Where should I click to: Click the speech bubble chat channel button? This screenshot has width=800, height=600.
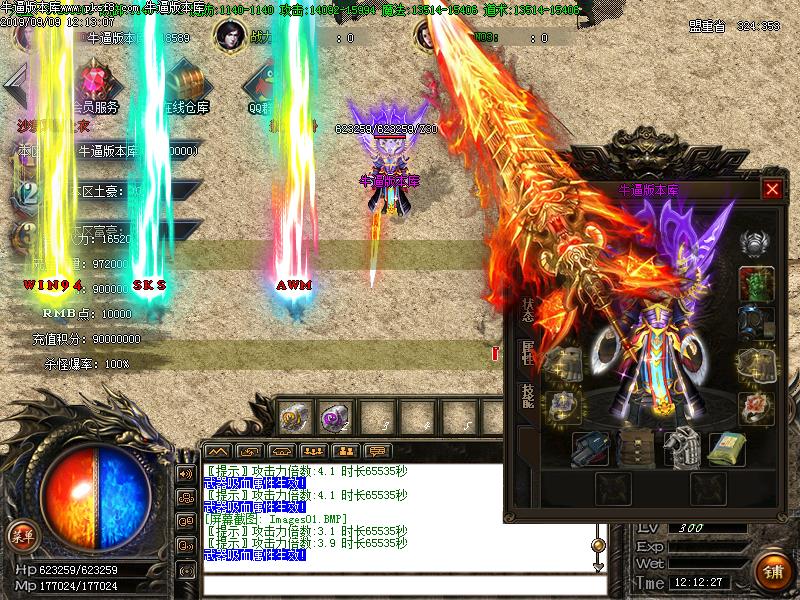click(377, 452)
